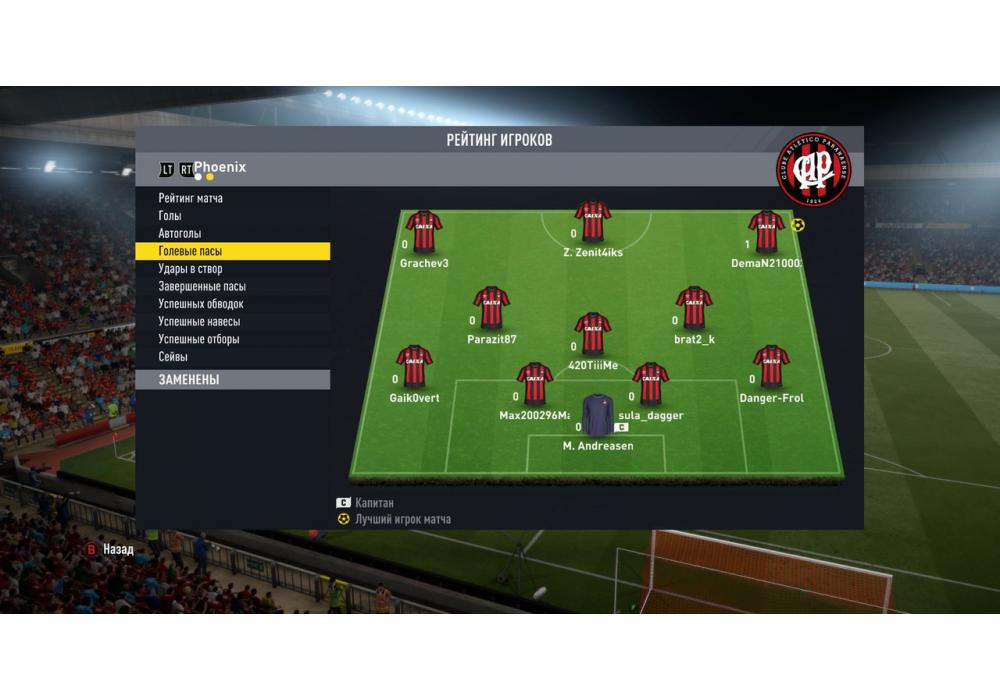View the Успешных обводок stat

coord(201,304)
